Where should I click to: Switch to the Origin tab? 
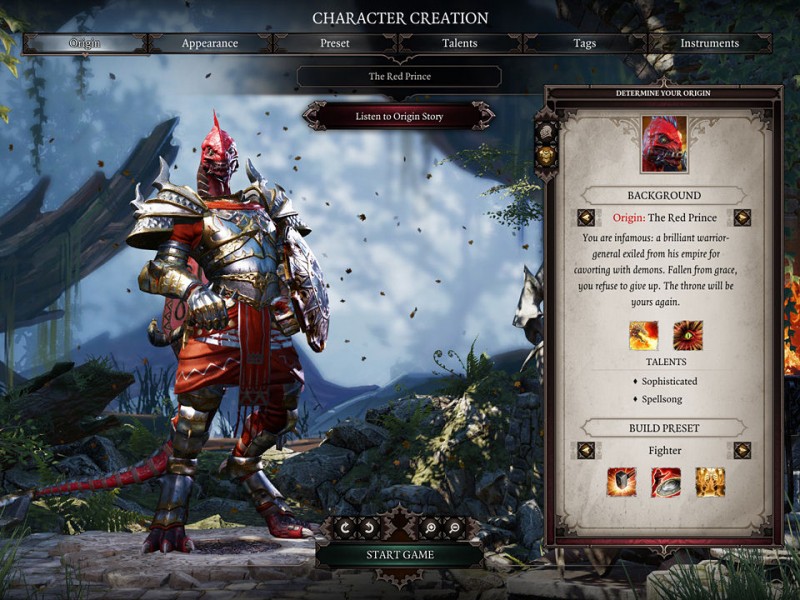click(x=84, y=43)
